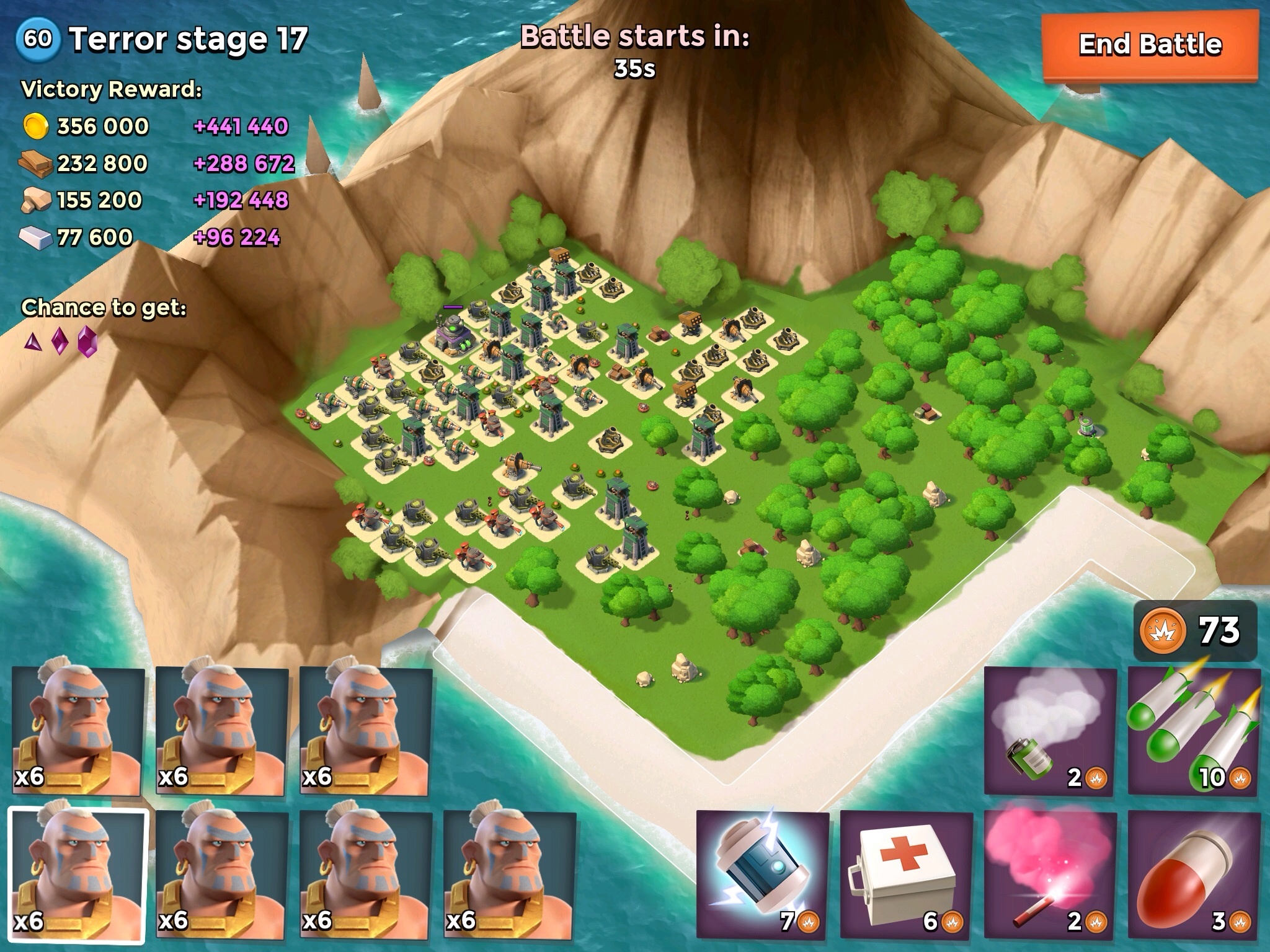Activate the Smoke Screen gunboat ability

[1050, 731]
